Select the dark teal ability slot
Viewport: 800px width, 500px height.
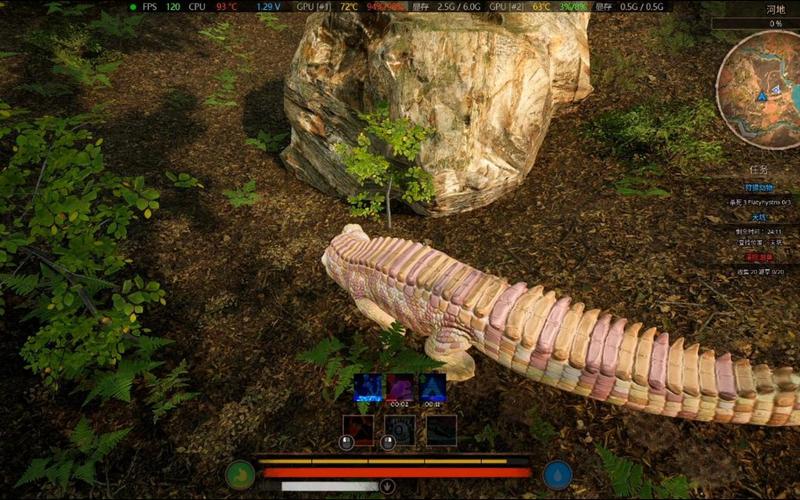[442, 430]
